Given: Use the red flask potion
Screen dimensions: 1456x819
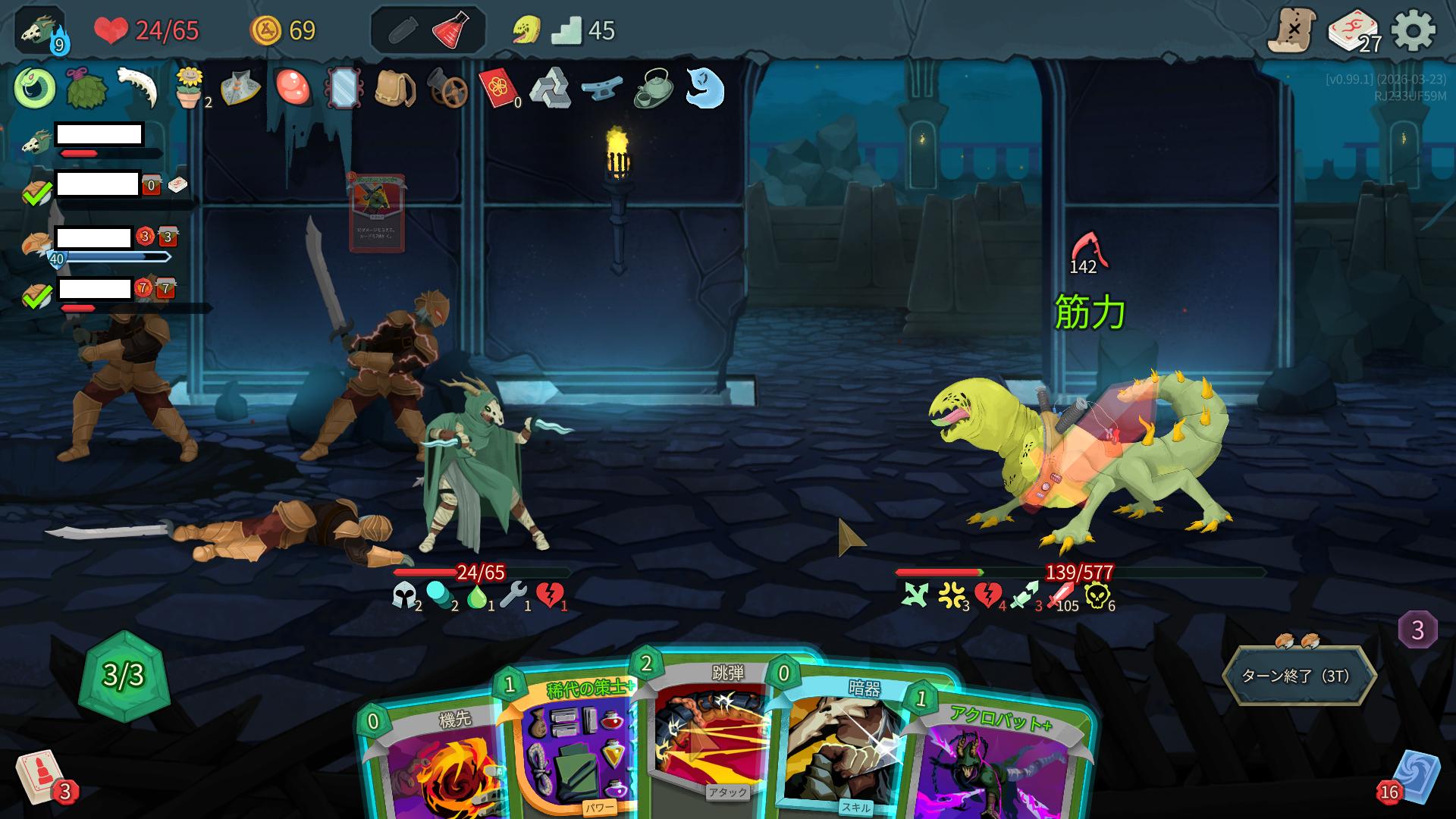Looking at the screenshot, I should 455,31.
